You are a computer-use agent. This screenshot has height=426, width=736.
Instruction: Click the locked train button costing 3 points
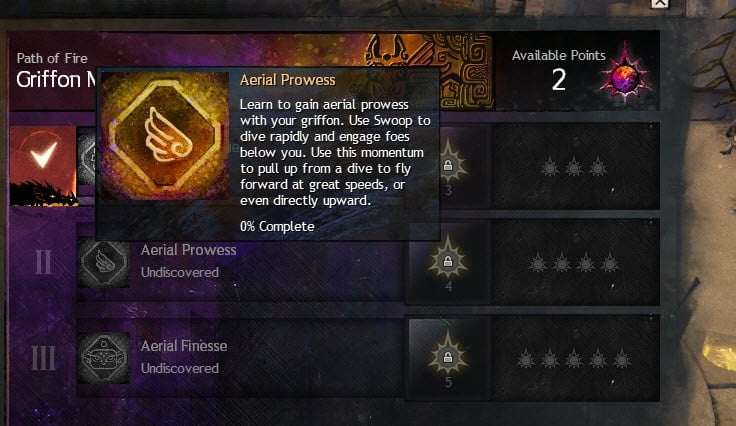click(x=448, y=164)
